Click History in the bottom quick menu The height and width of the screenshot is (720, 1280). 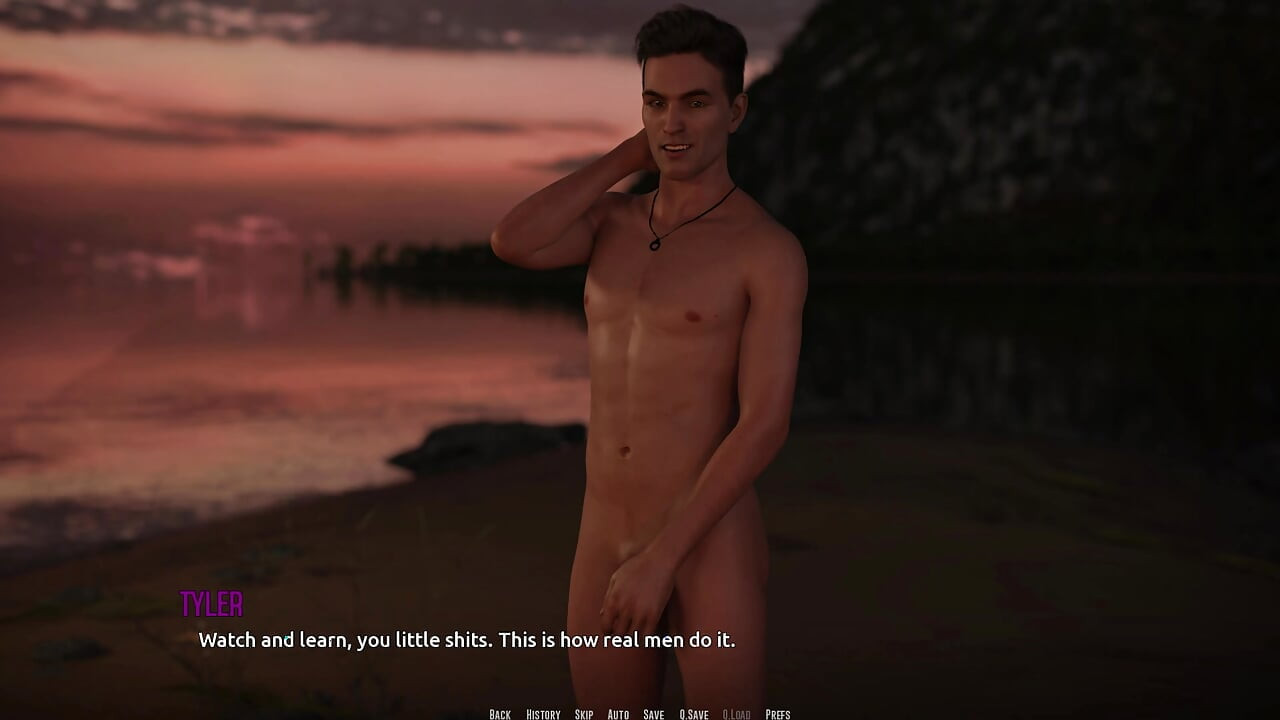pos(542,714)
